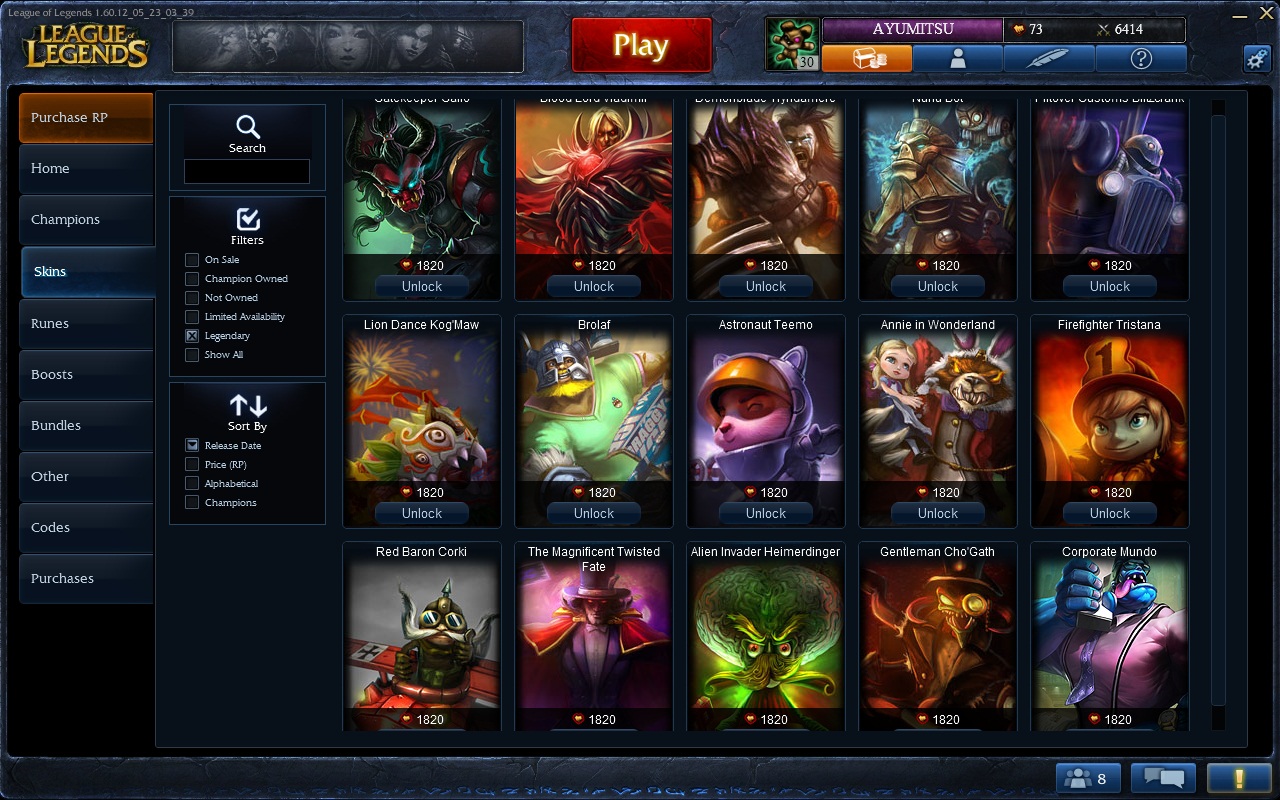This screenshot has height=800, width=1280.
Task: Go to the store Home section
Action: click(x=86, y=169)
